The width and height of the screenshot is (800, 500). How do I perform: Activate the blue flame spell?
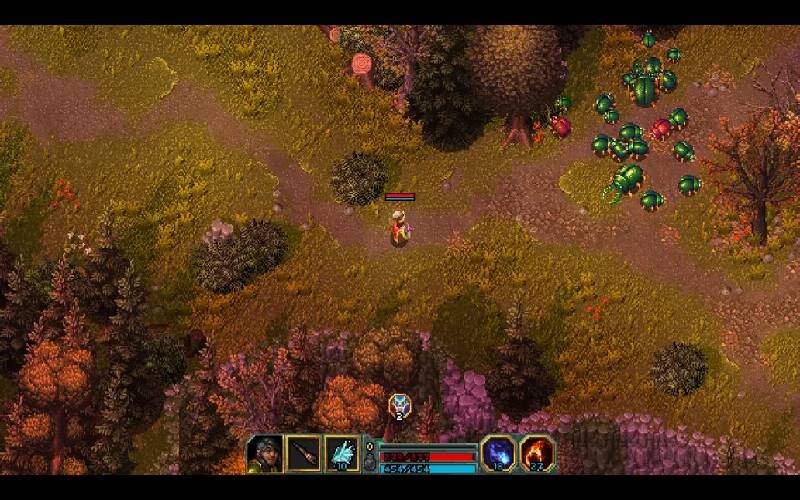click(498, 453)
